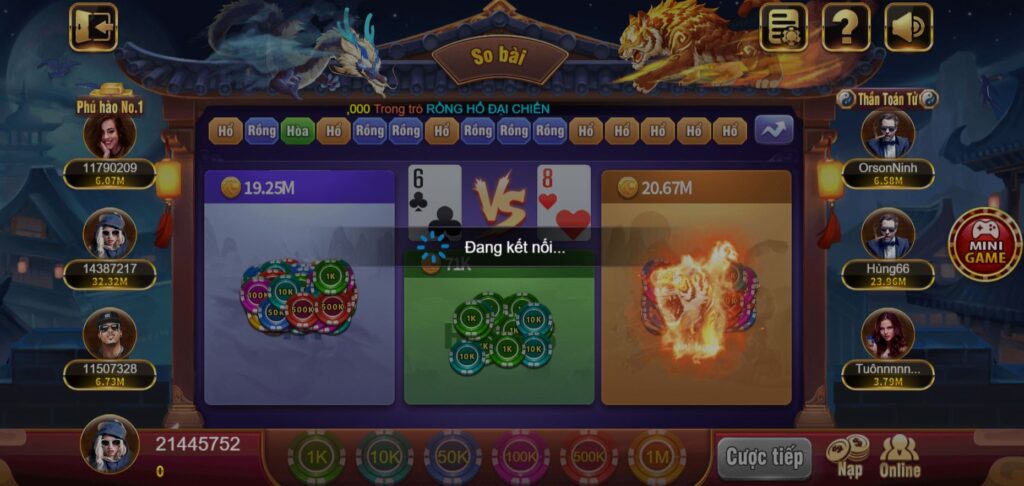Choose the 50K betting chip
This screenshot has width=1024, height=486.
pyautogui.click(x=453, y=458)
